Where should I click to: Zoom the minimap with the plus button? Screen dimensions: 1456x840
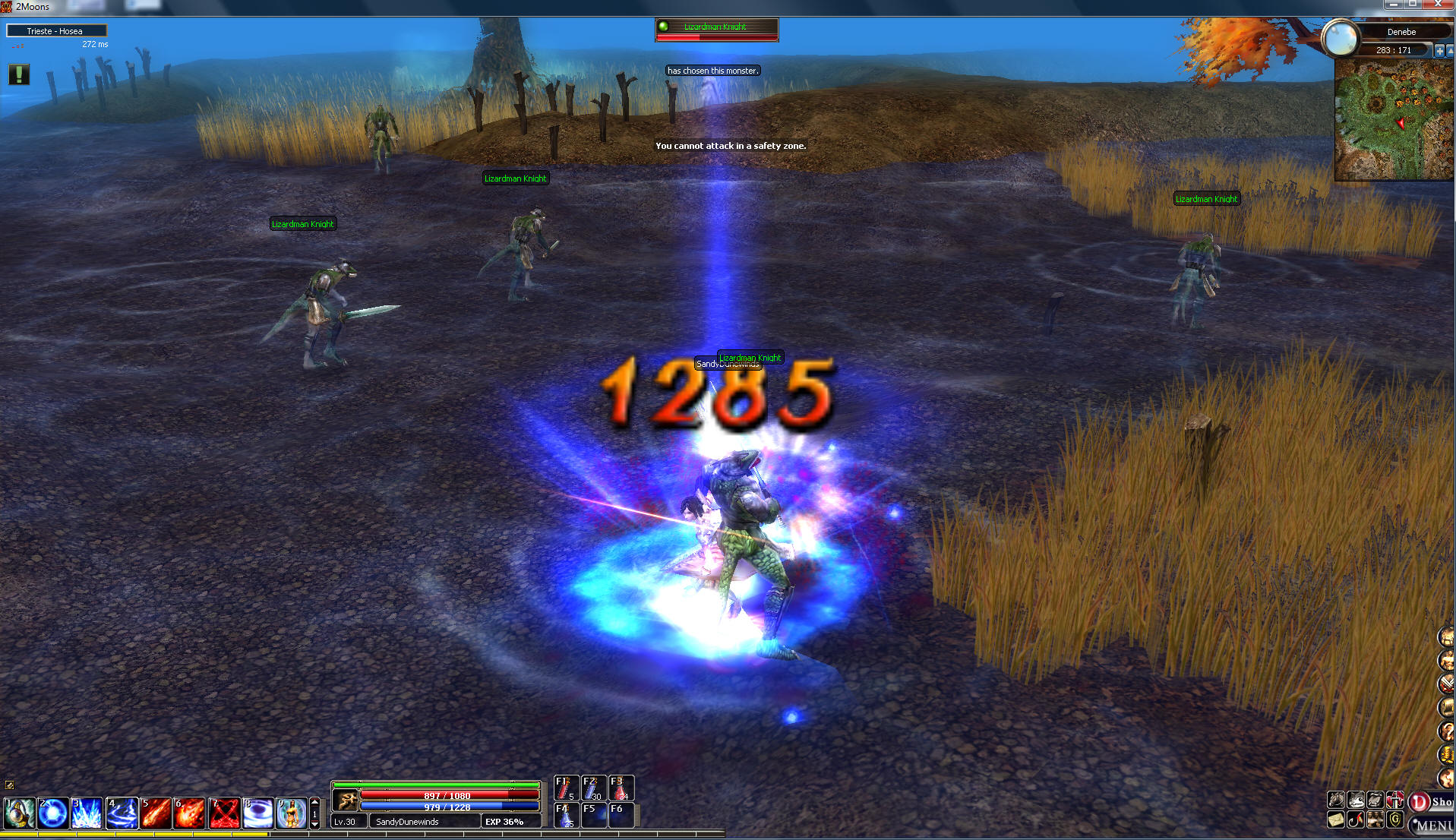1439,51
